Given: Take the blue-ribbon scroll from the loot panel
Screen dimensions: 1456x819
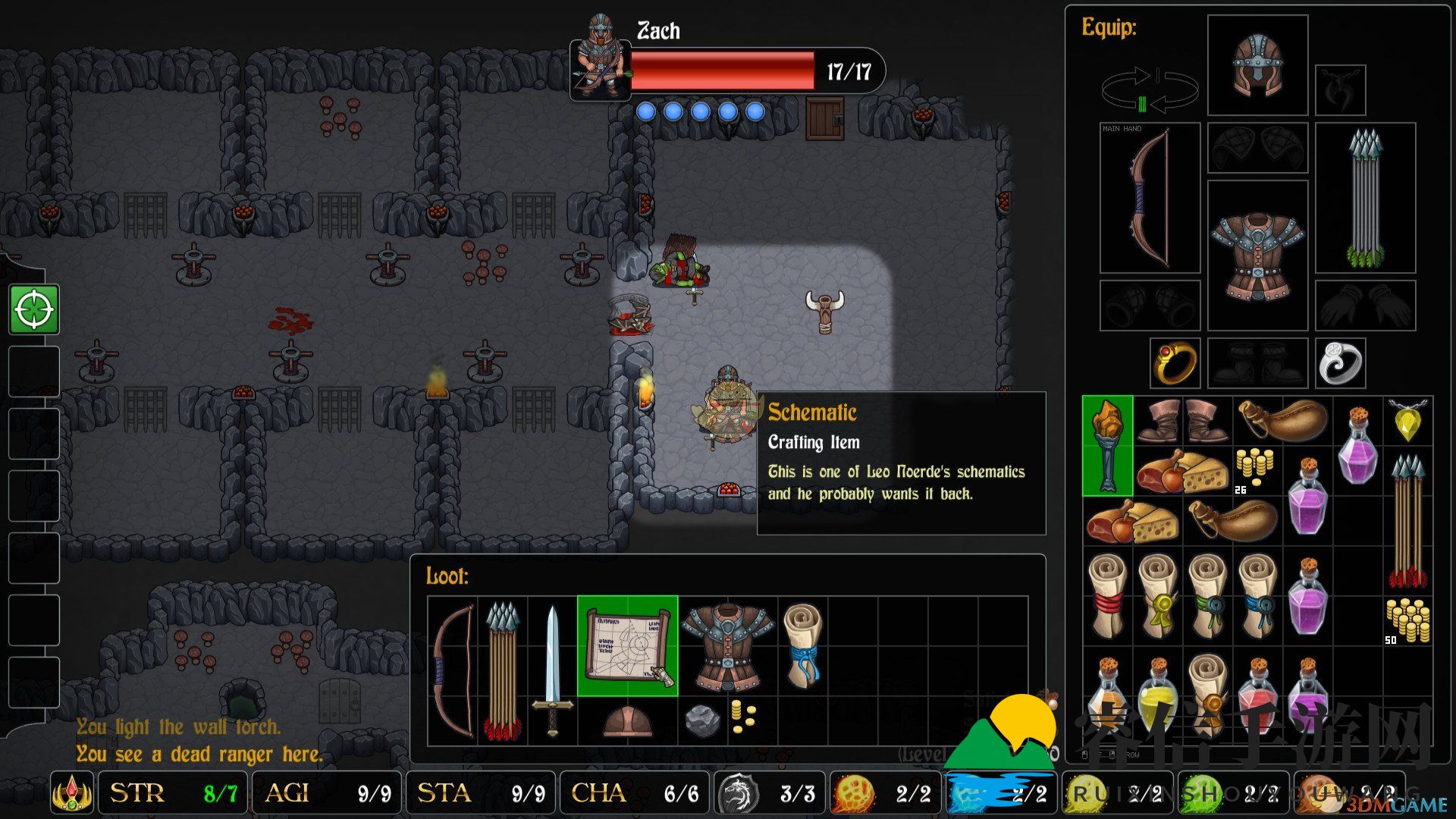Looking at the screenshot, I should (802, 645).
